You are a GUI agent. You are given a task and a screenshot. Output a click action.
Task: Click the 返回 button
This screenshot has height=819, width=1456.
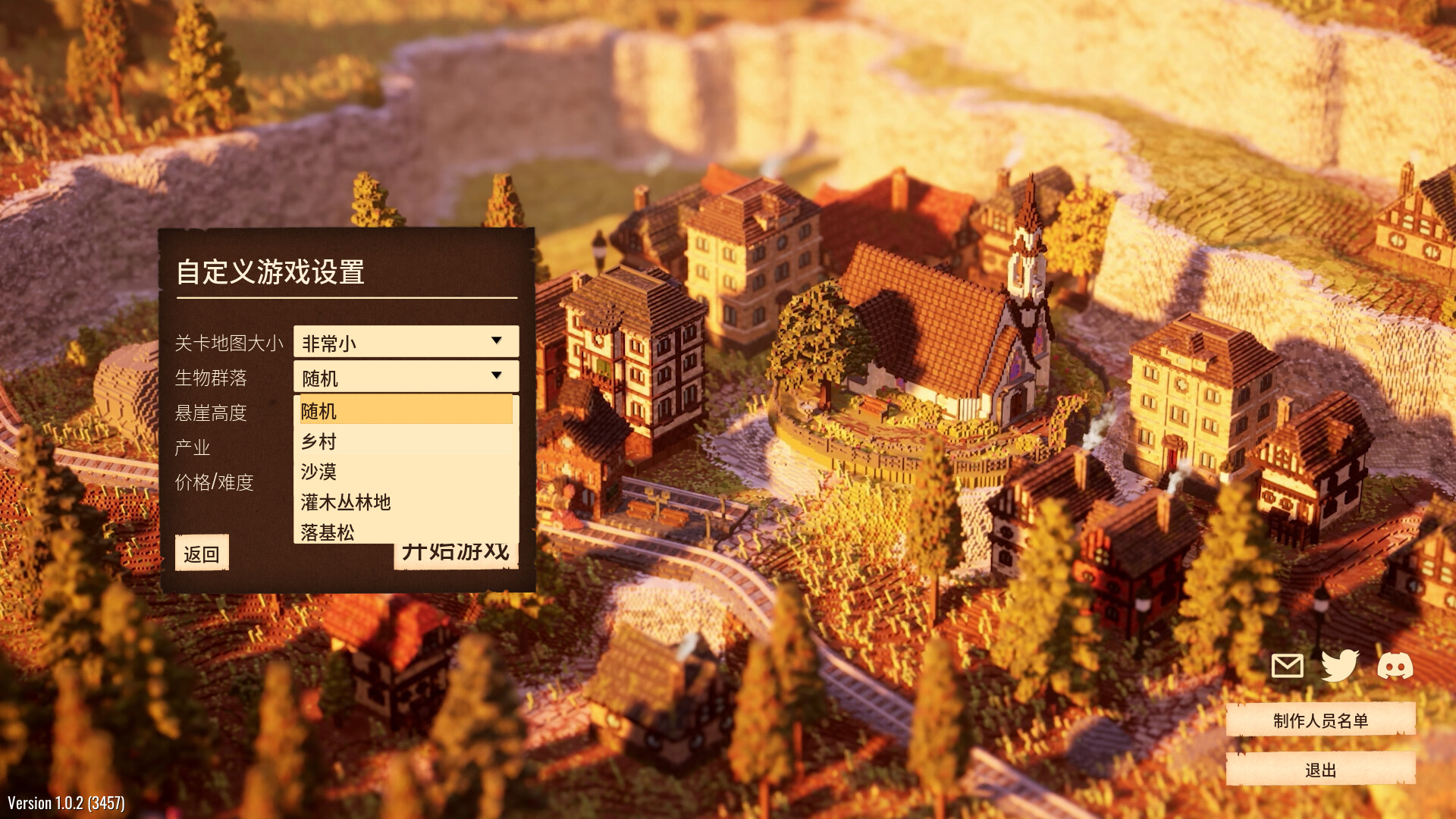(x=201, y=553)
